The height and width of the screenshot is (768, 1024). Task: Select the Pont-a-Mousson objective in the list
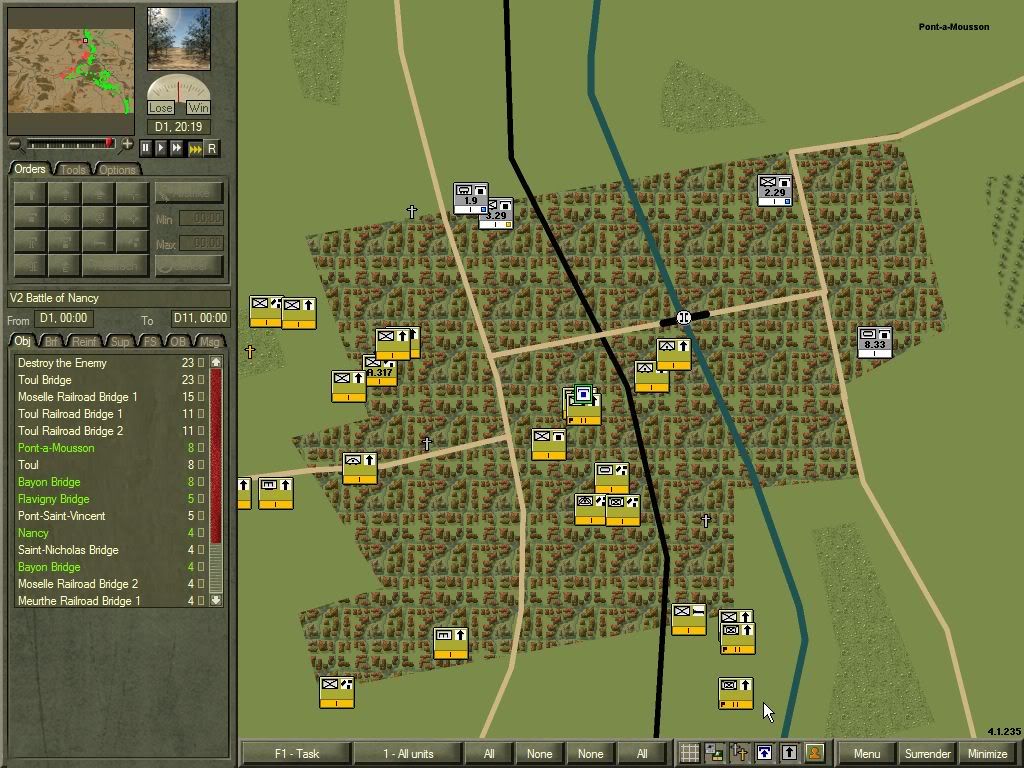[56, 448]
